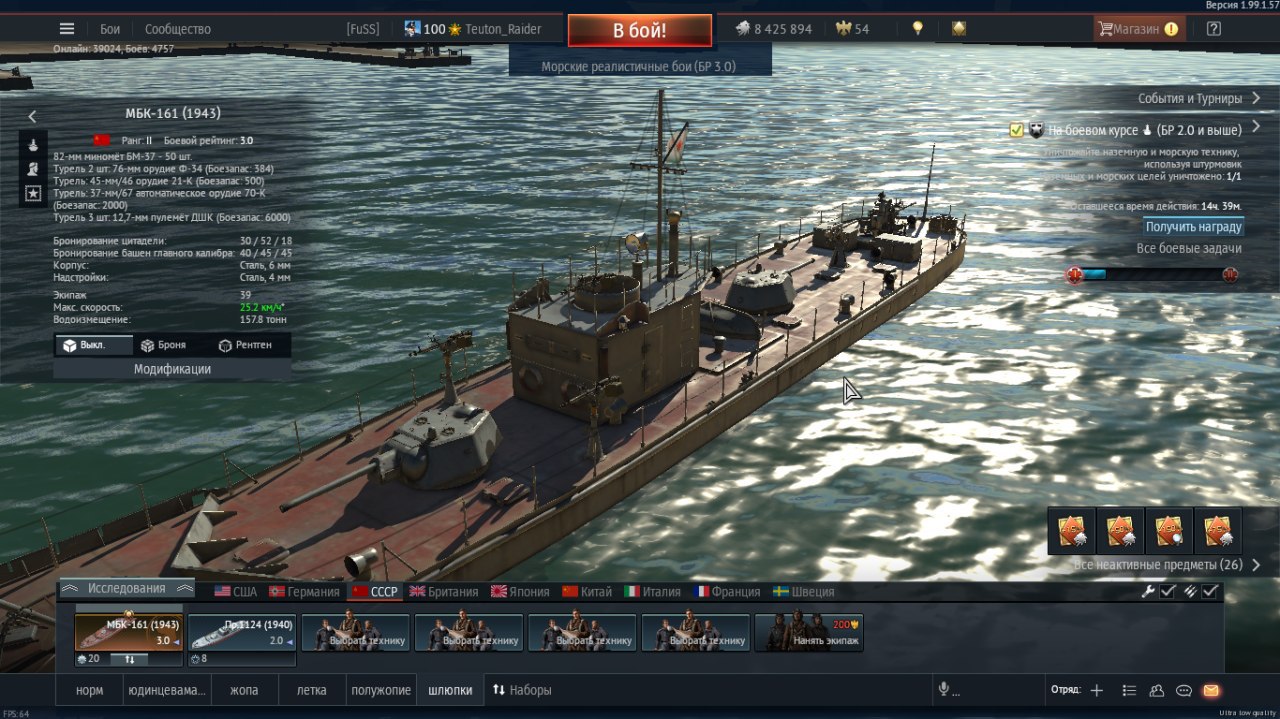Expand События и Турниры panel
1280x719 pixels.
(x=1199, y=98)
